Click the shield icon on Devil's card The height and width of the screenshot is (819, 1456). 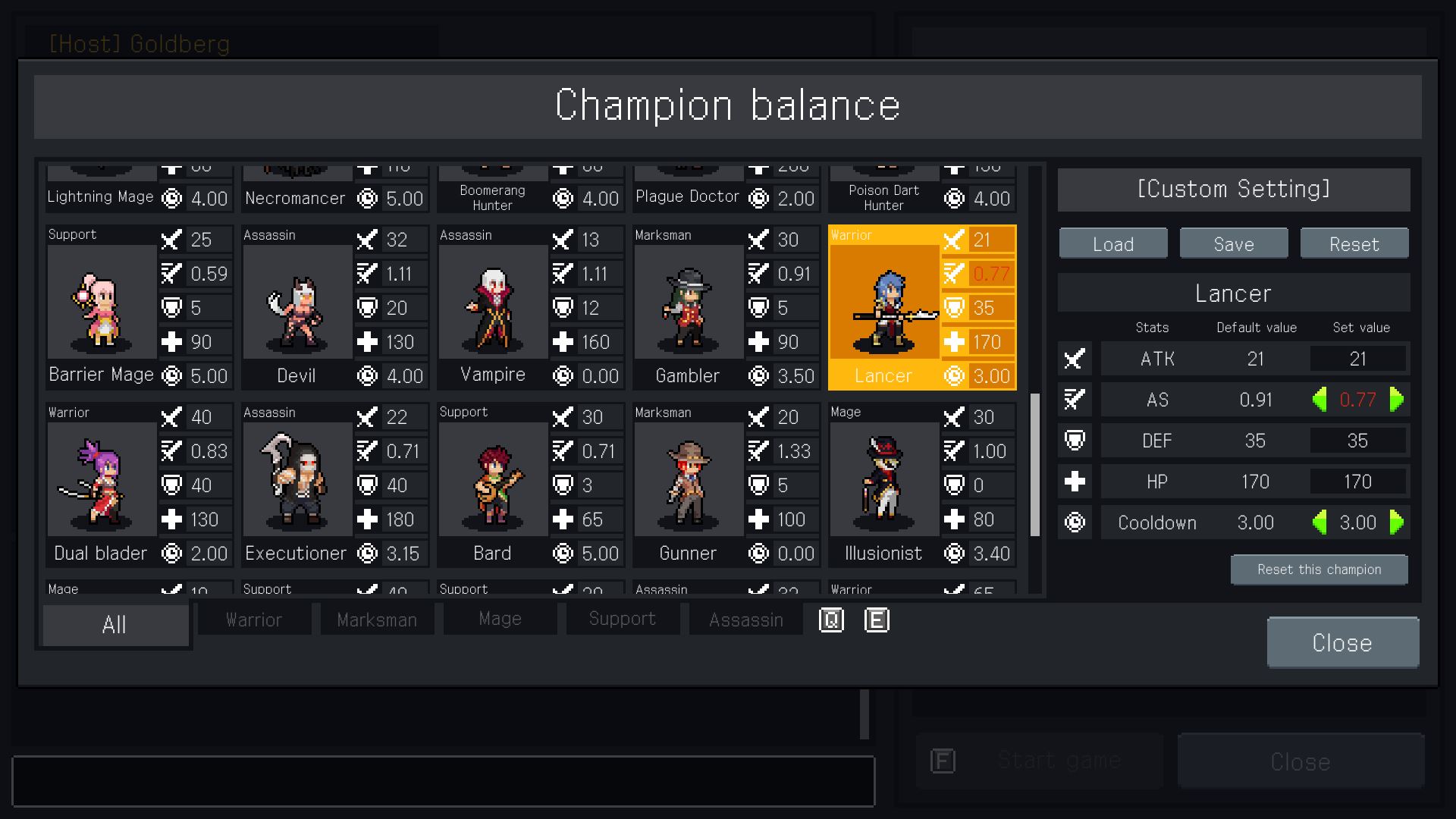tap(368, 308)
